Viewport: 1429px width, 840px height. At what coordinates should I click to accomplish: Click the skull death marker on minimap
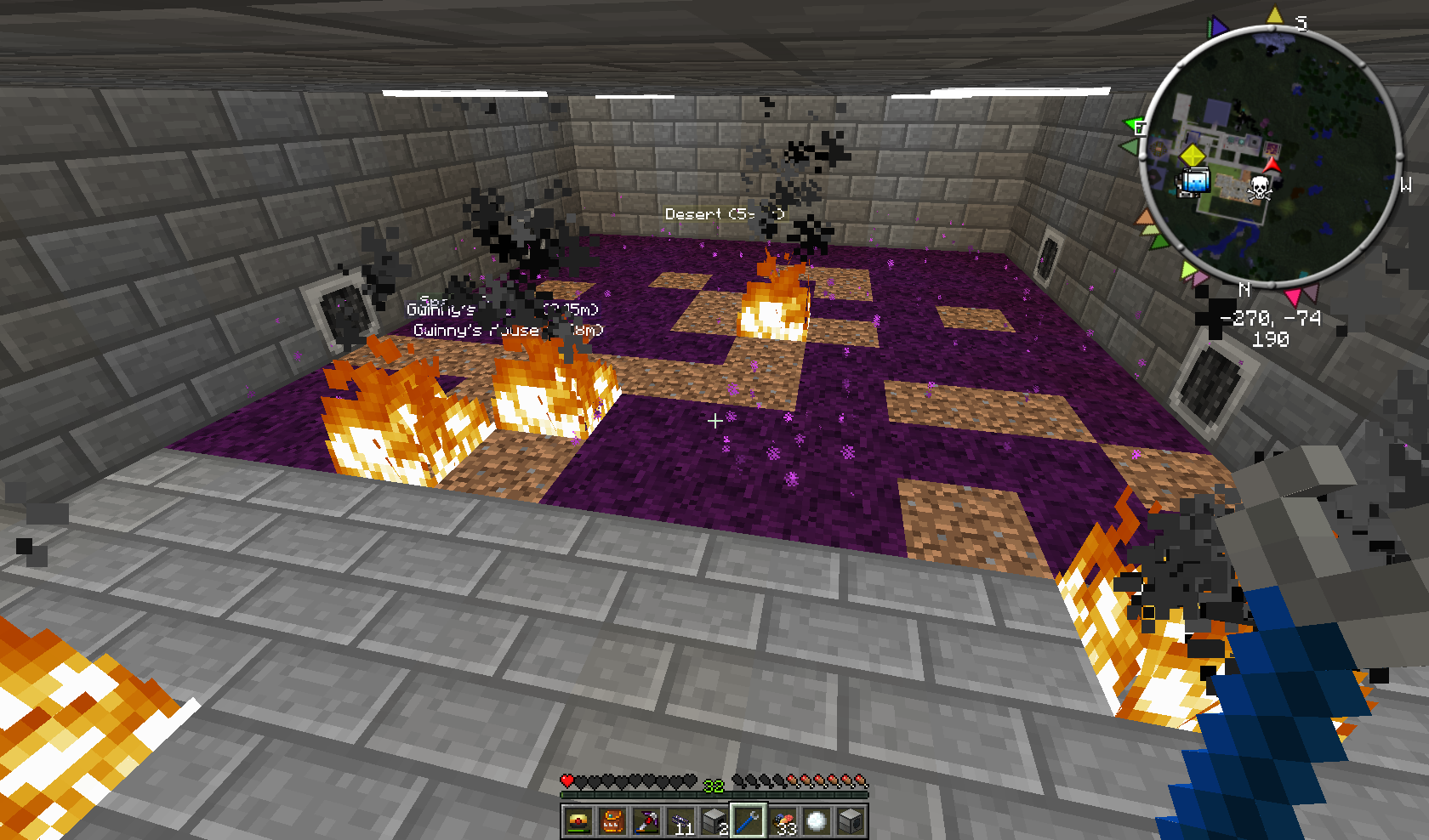[1259, 187]
